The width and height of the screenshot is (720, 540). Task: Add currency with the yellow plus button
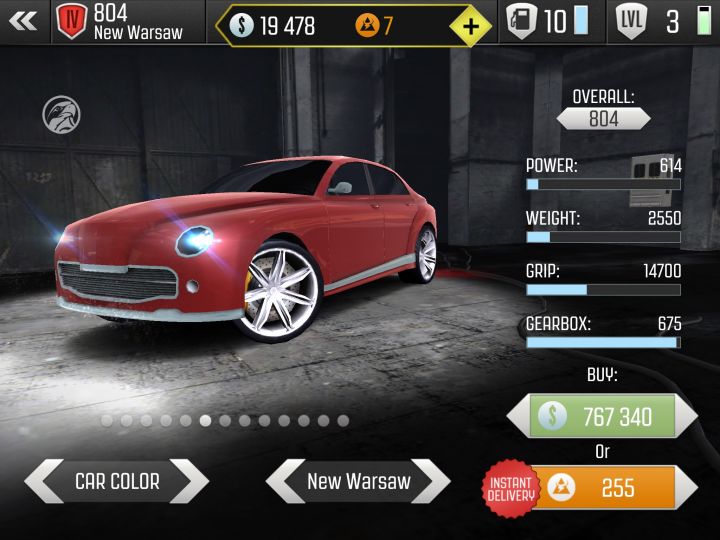click(x=471, y=24)
